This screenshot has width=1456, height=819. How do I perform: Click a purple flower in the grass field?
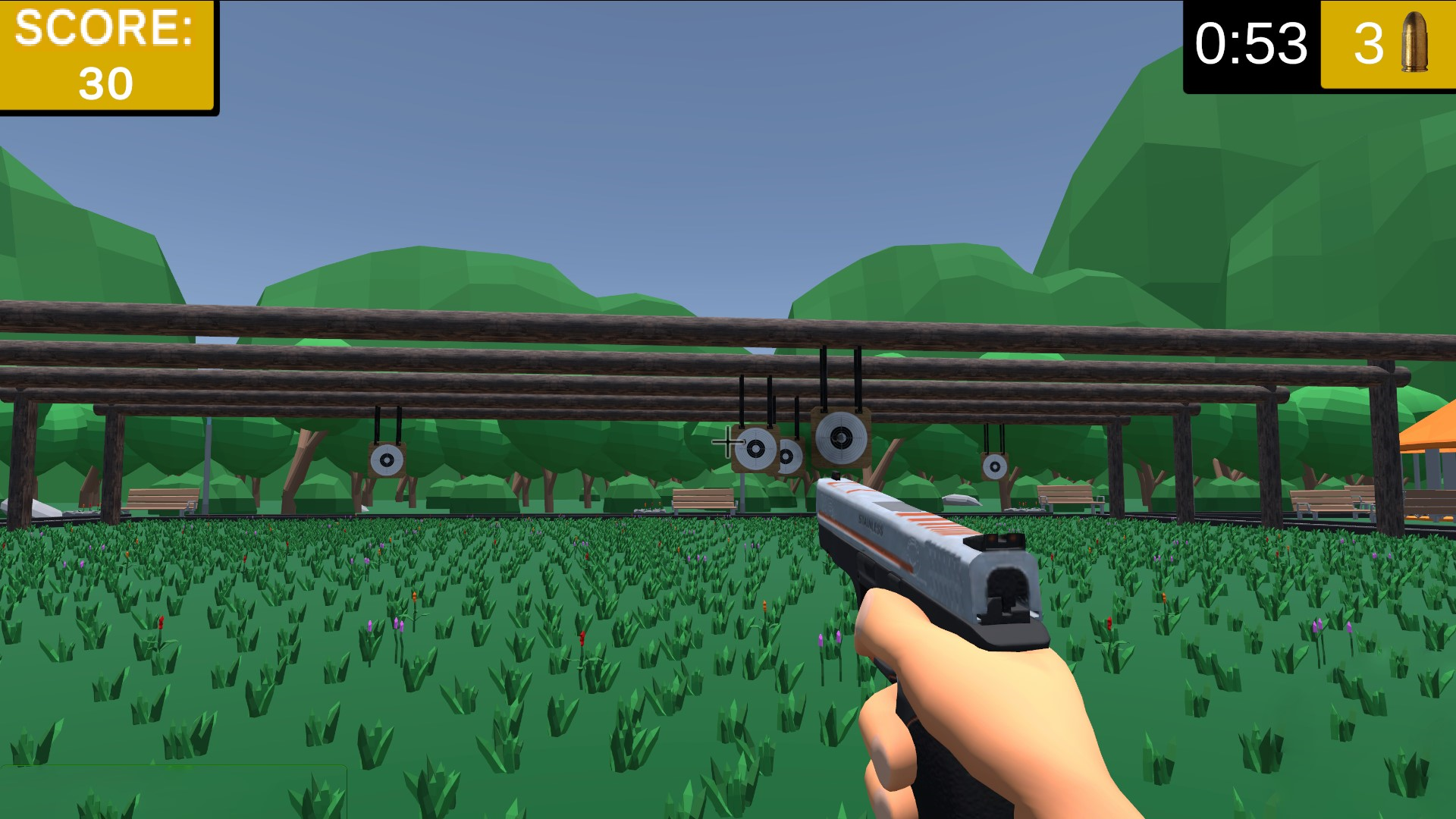click(371, 627)
